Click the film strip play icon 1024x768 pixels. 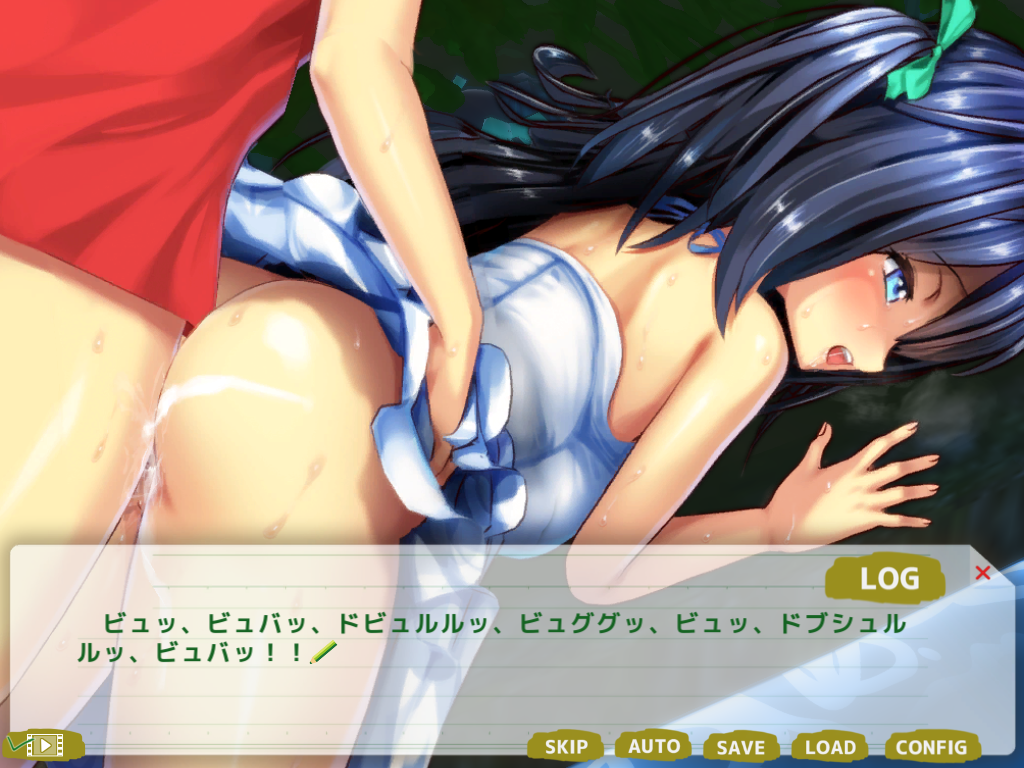(44, 745)
